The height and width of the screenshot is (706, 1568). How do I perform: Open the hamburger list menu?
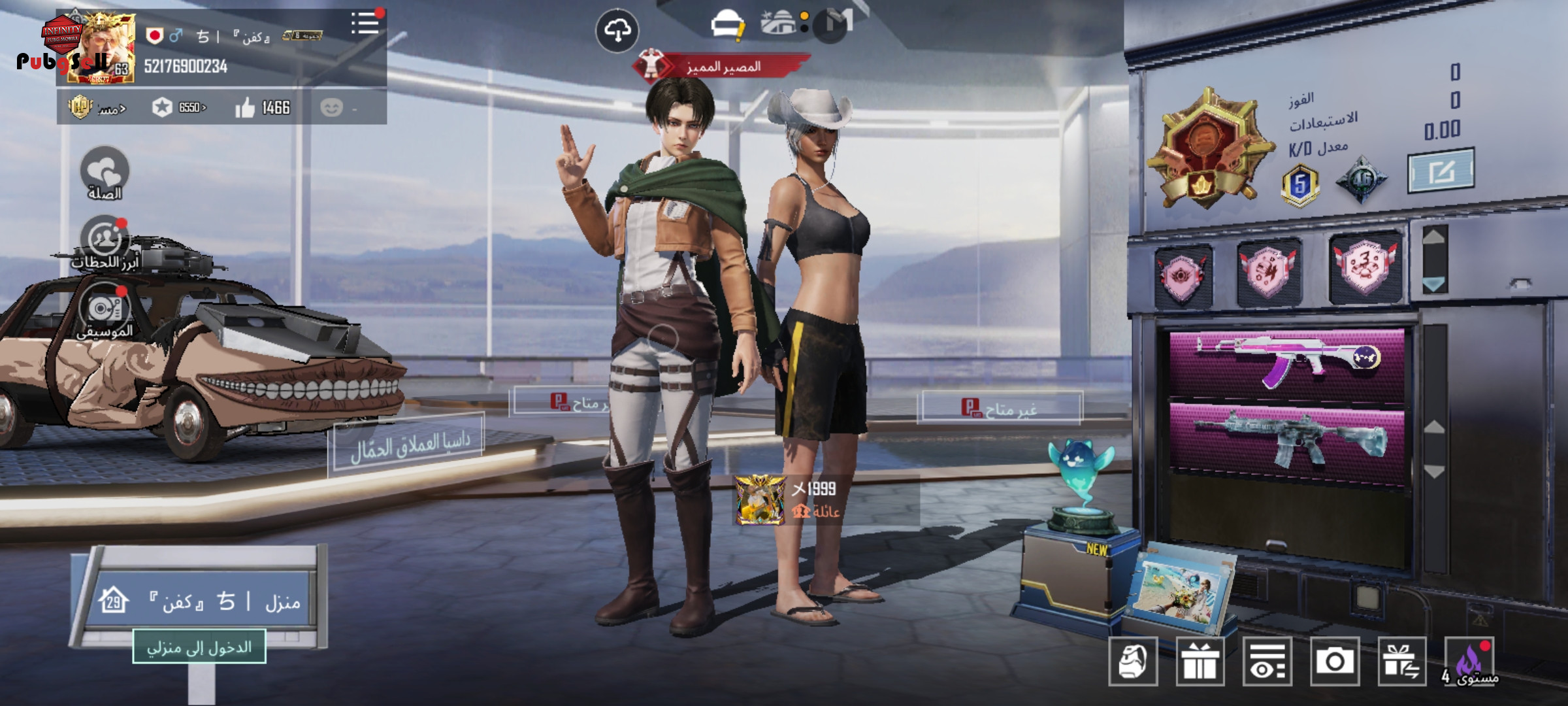(365, 24)
